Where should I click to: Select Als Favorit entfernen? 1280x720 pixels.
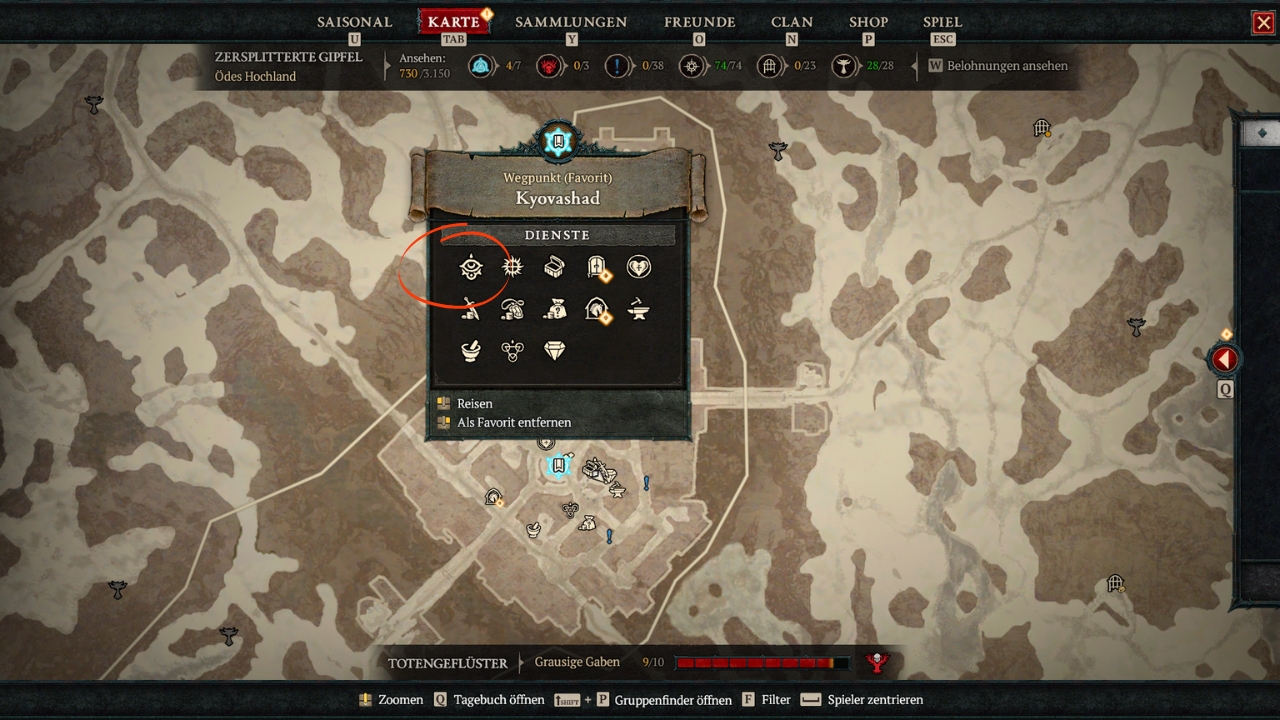tap(514, 422)
